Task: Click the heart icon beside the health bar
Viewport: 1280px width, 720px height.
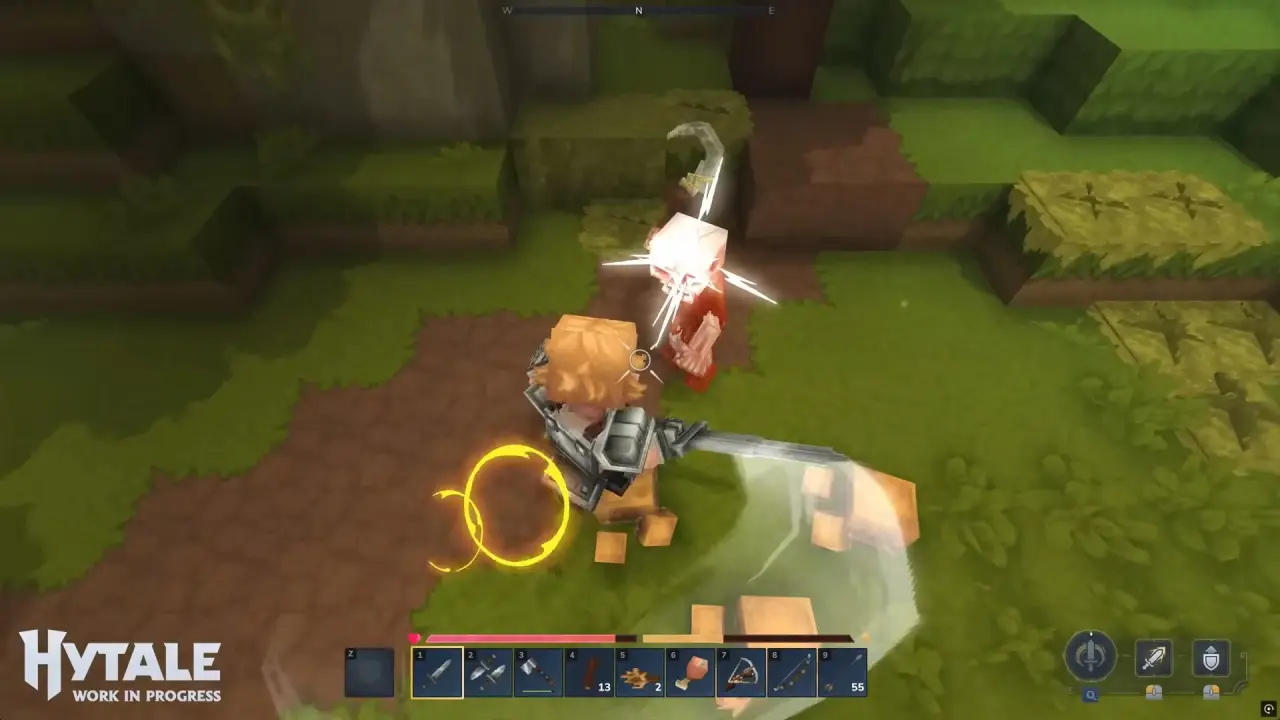Action: point(415,637)
